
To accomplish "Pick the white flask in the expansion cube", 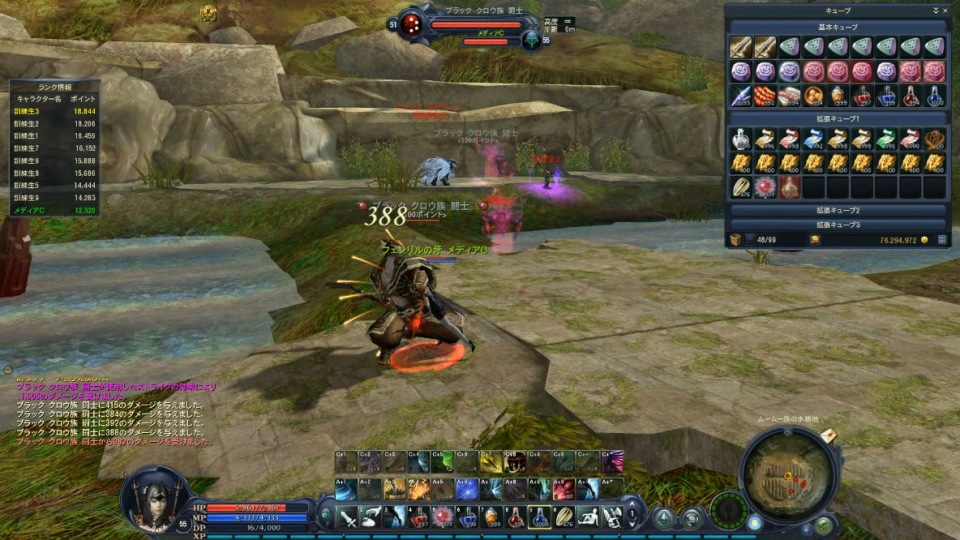I will [x=741, y=139].
